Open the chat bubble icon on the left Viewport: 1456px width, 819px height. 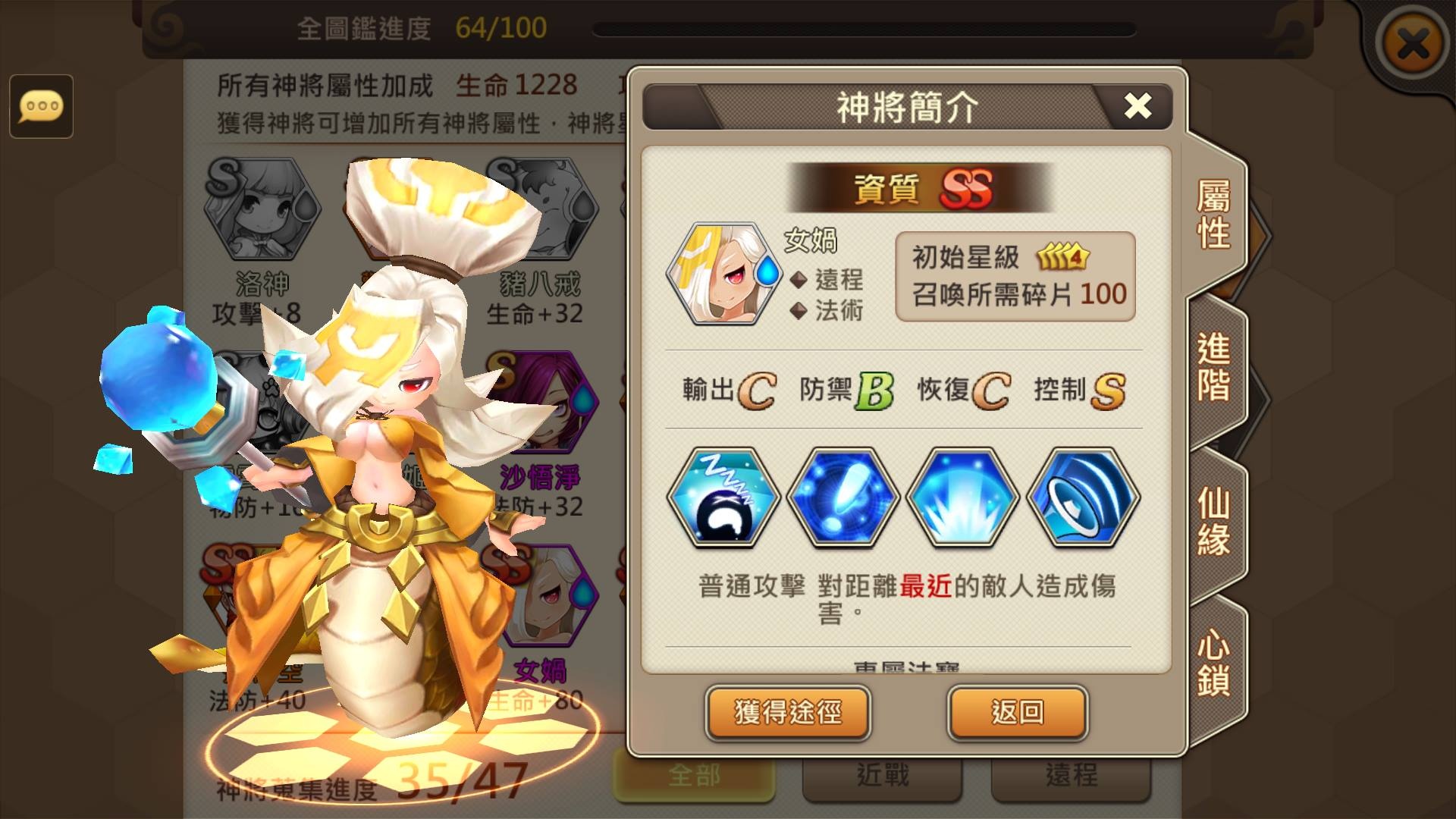[42, 106]
